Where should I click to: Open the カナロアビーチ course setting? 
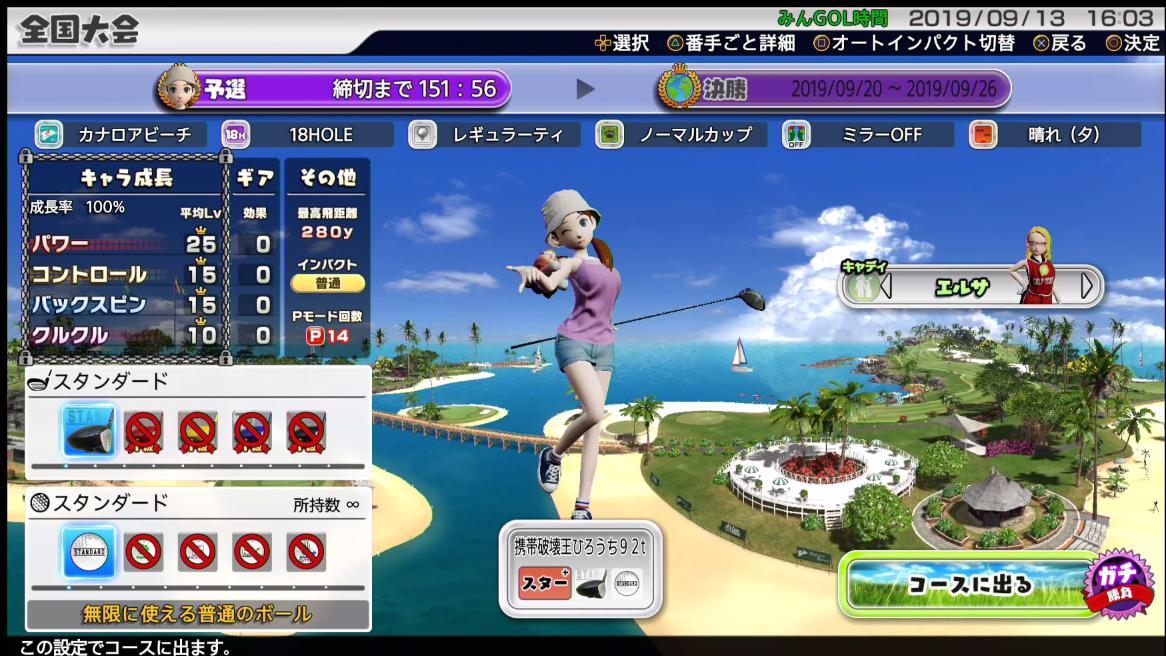click(x=121, y=135)
